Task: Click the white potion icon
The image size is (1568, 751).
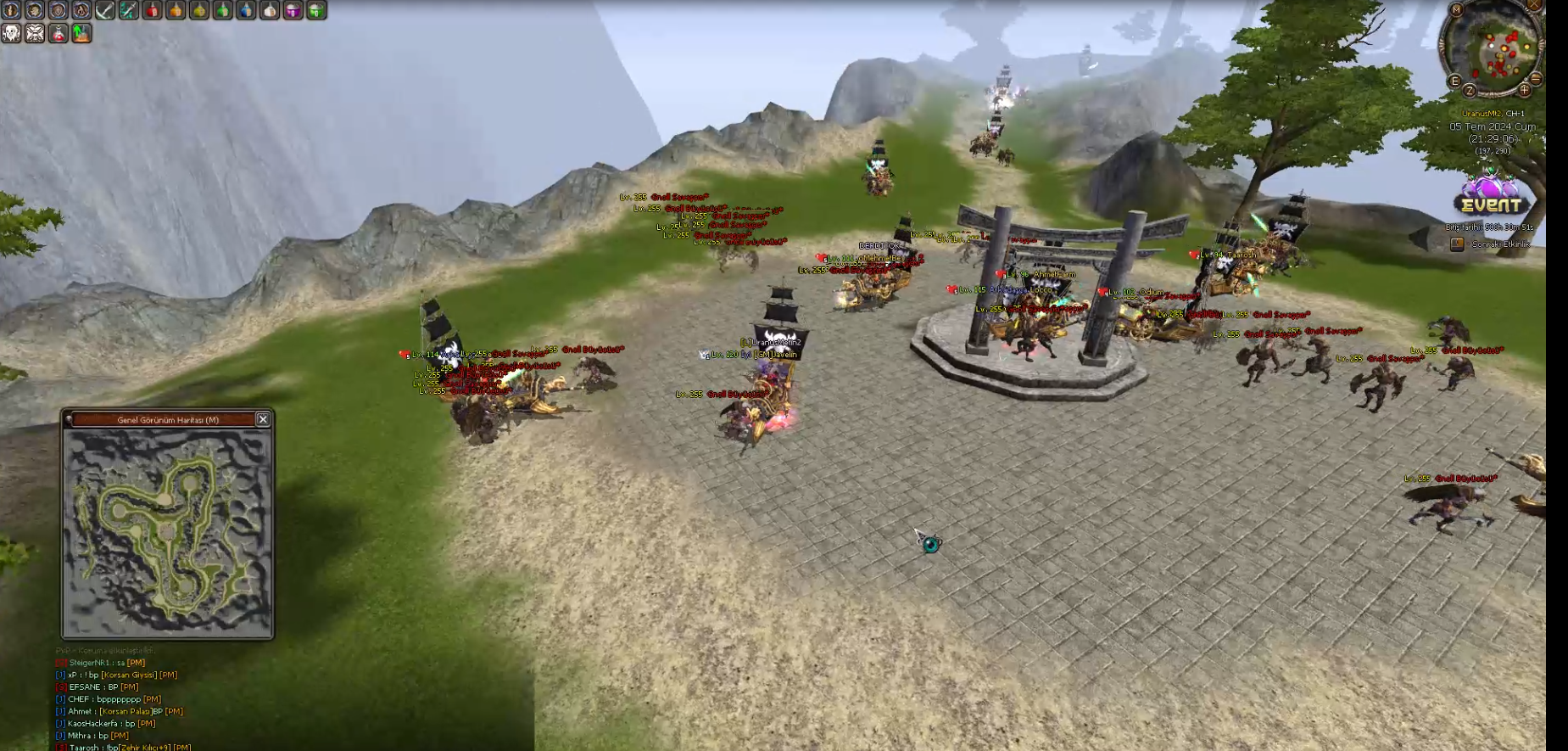Action: coord(270,10)
